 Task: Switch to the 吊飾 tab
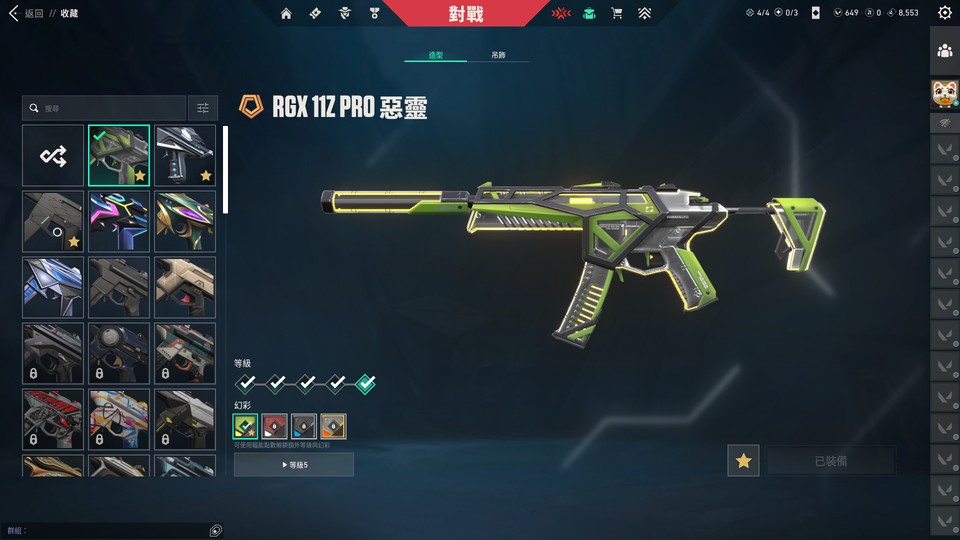pyautogui.click(x=498, y=55)
